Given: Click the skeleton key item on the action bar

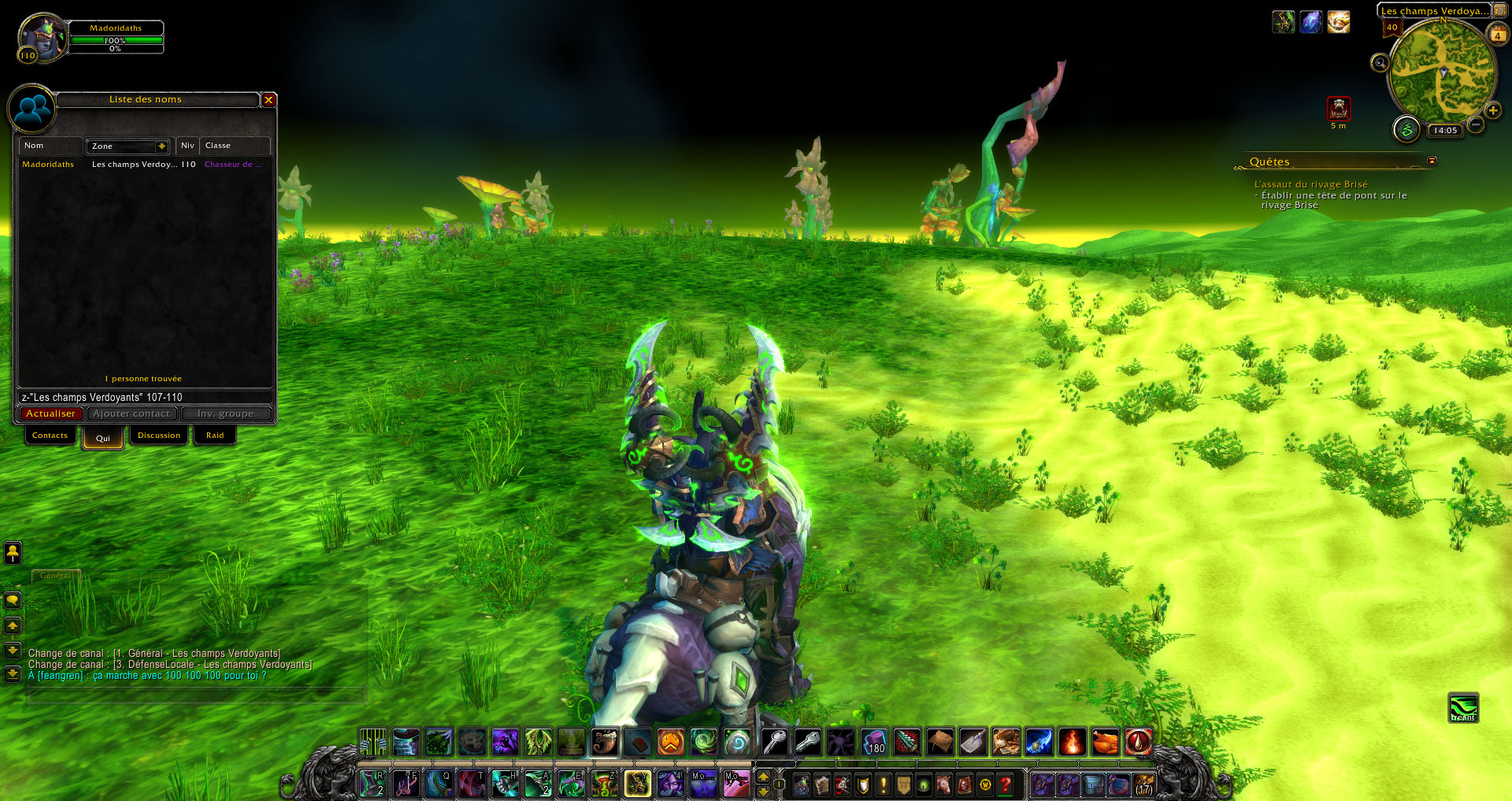Looking at the screenshot, I should (776, 740).
